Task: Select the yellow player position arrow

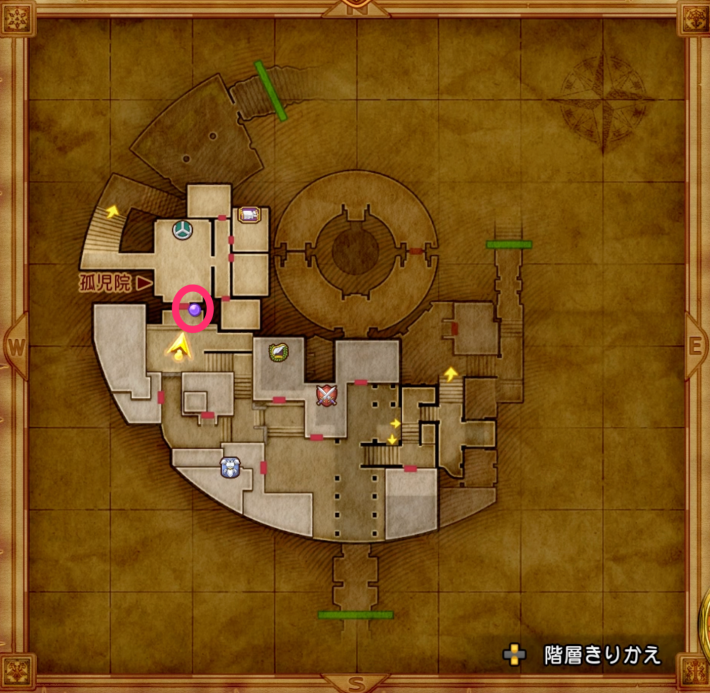Action: [180, 347]
